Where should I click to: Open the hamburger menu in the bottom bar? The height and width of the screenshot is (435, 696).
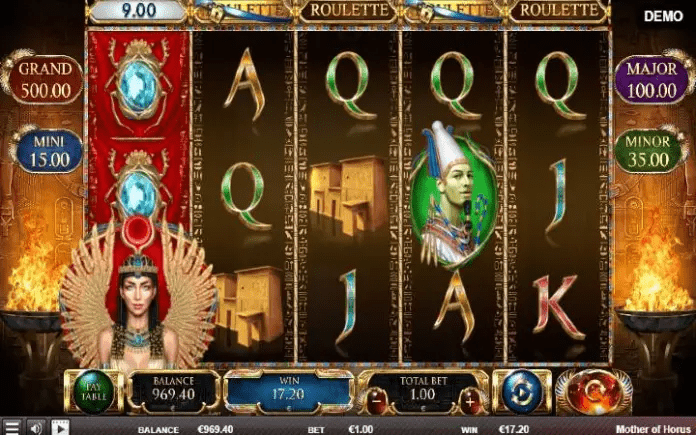[10, 428]
